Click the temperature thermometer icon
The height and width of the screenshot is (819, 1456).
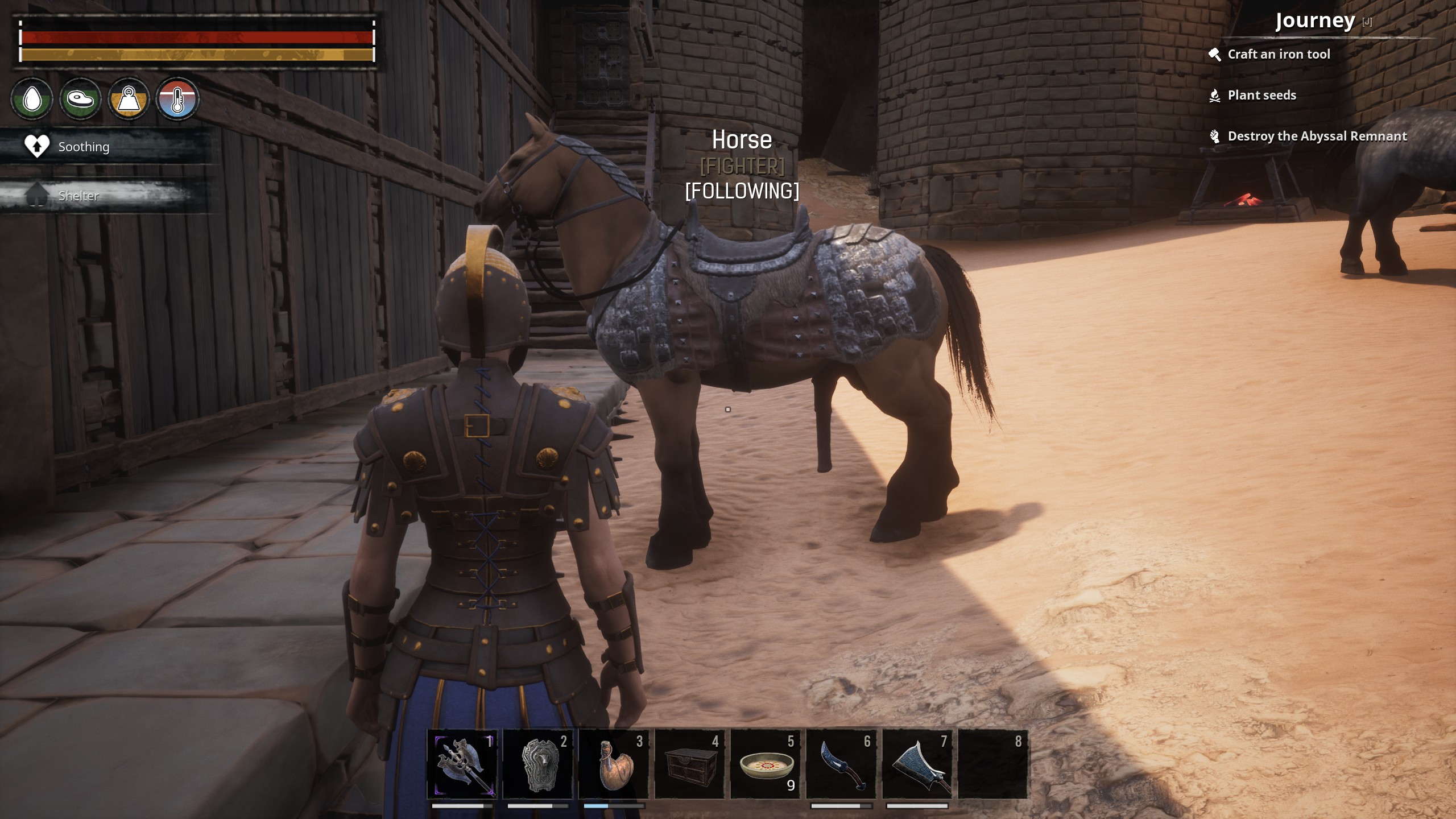pos(177,100)
